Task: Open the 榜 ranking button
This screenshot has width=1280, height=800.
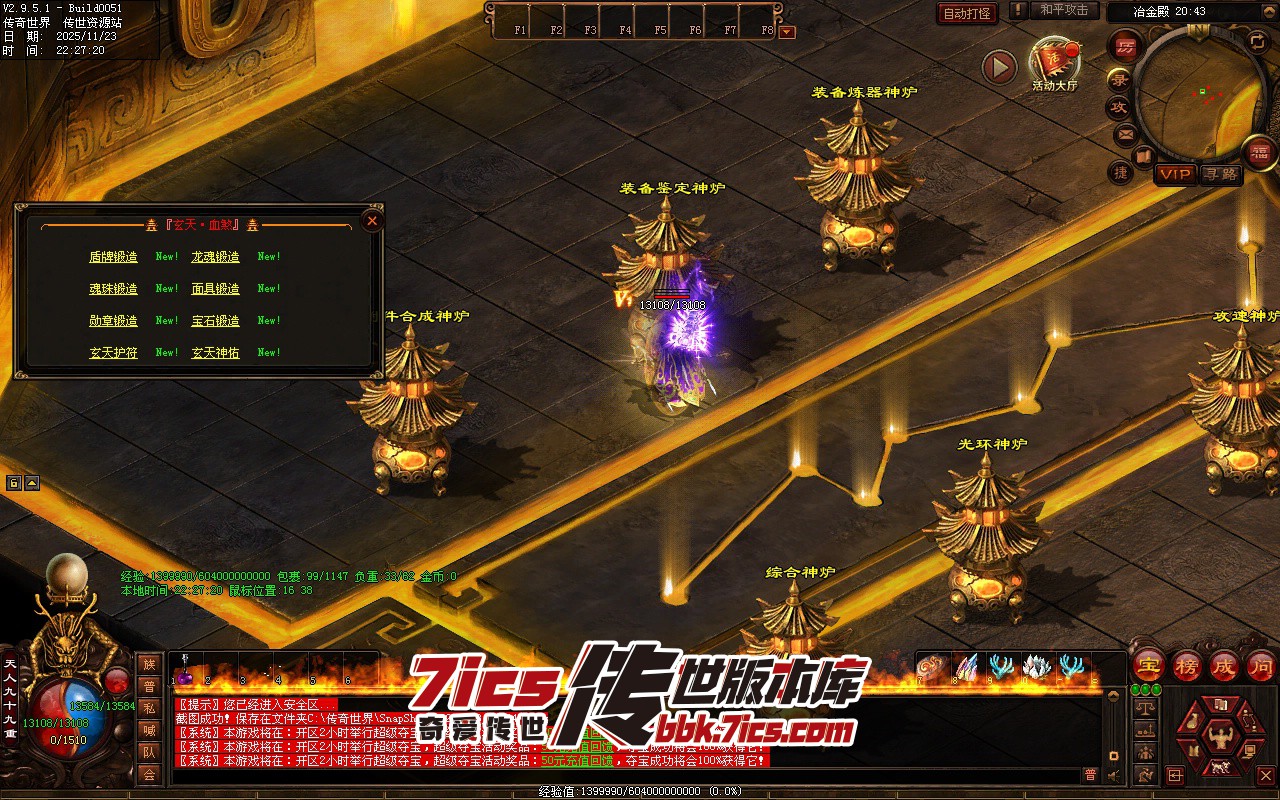Action: 1187,665
